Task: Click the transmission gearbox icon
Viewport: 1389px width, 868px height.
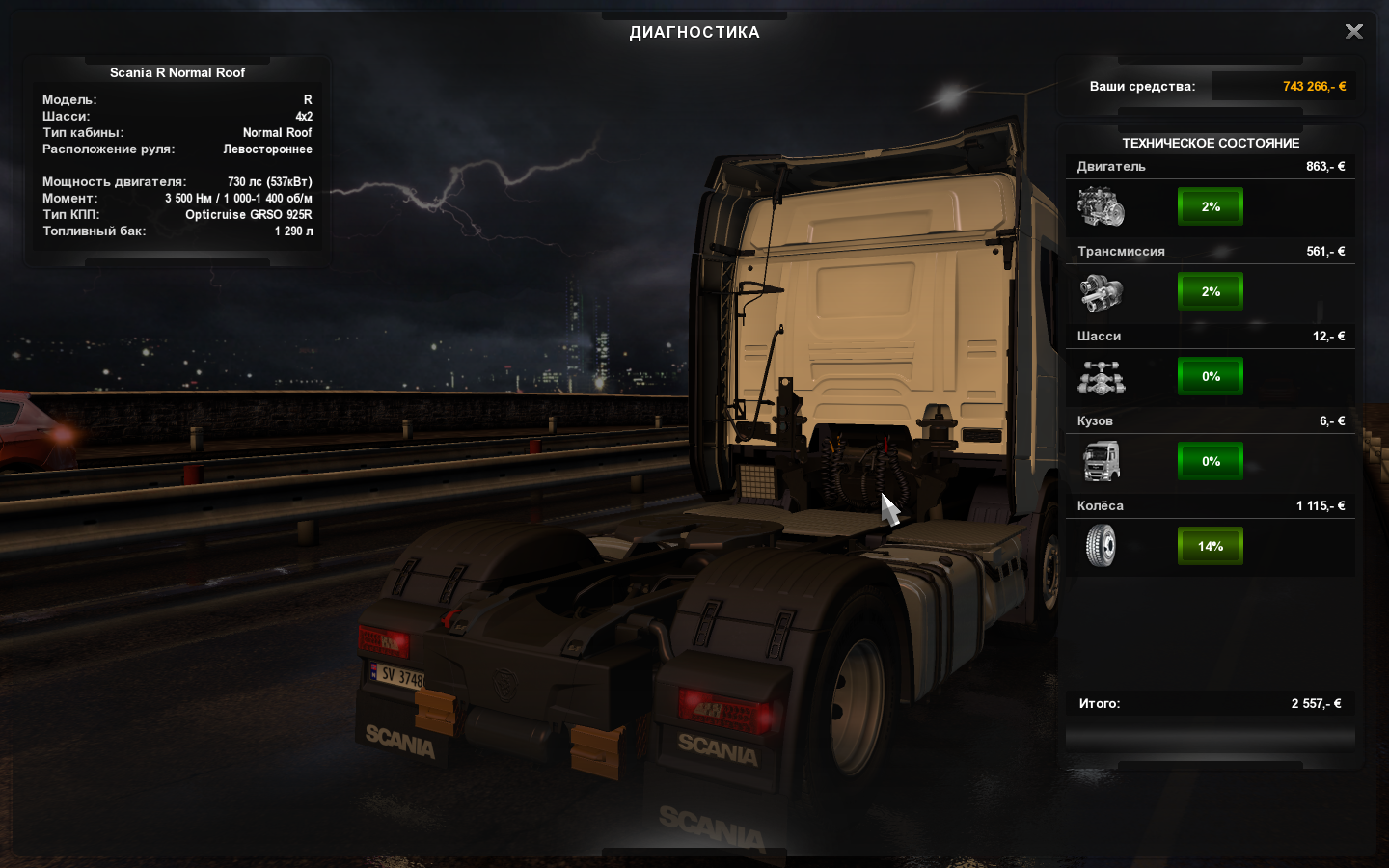Action: pos(1101,292)
